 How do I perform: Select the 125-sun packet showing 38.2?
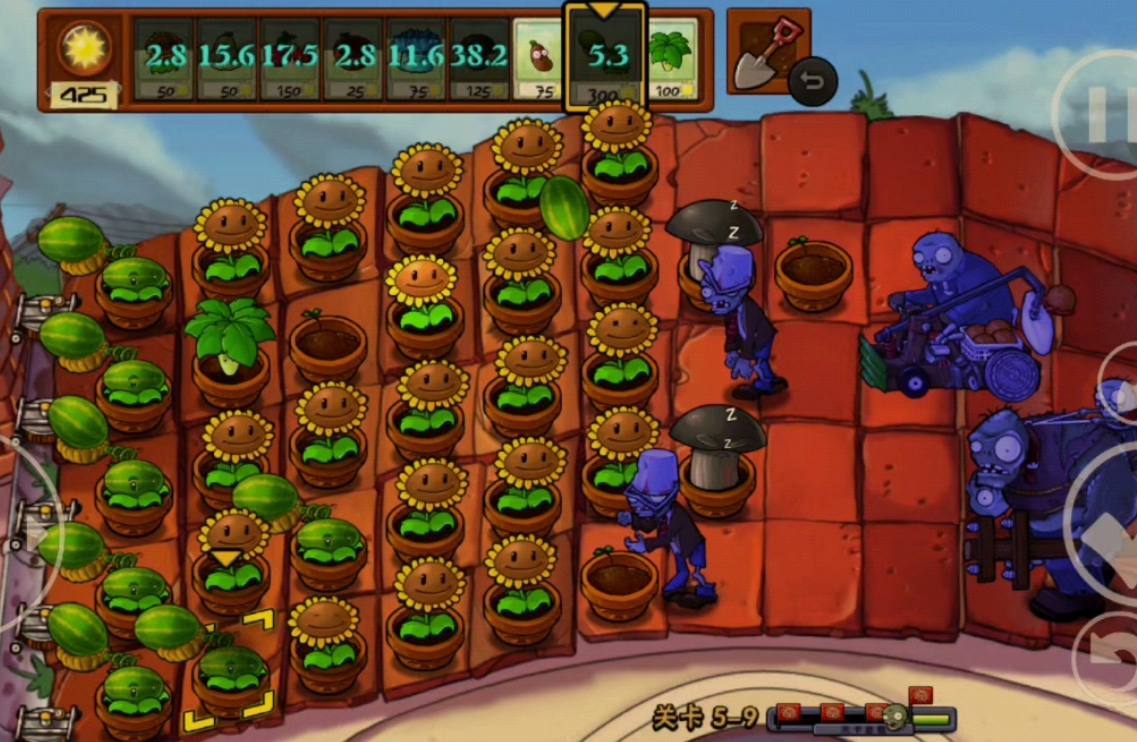click(478, 58)
